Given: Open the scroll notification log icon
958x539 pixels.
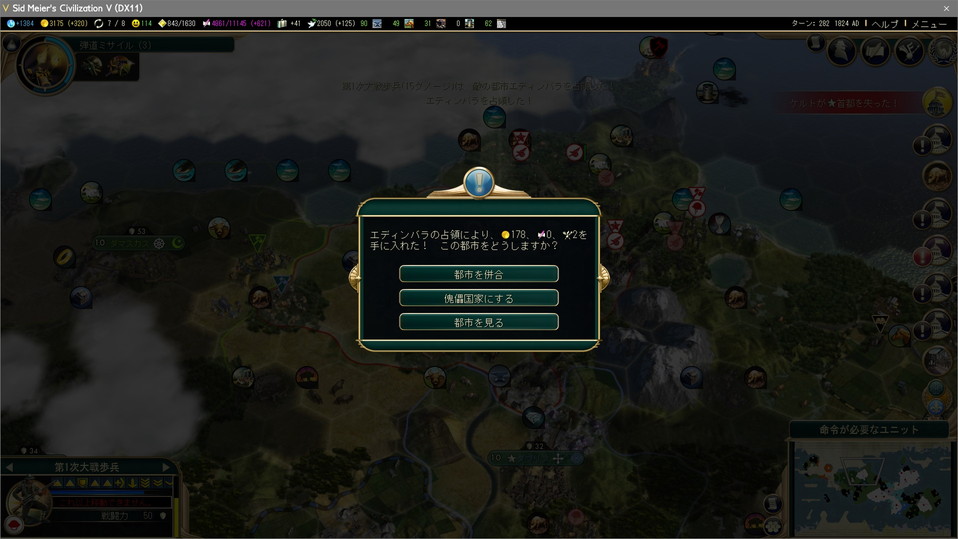Looking at the screenshot, I should (x=815, y=44).
